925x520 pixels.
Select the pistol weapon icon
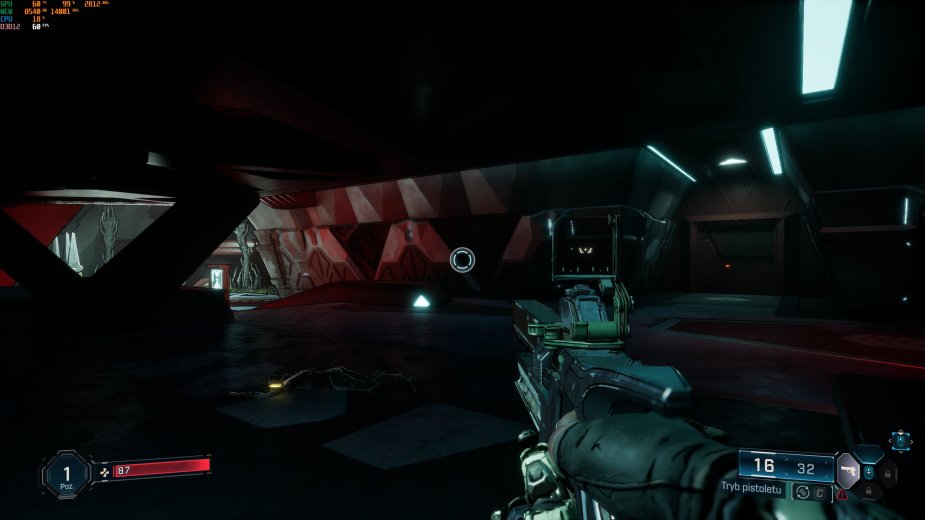coord(848,468)
